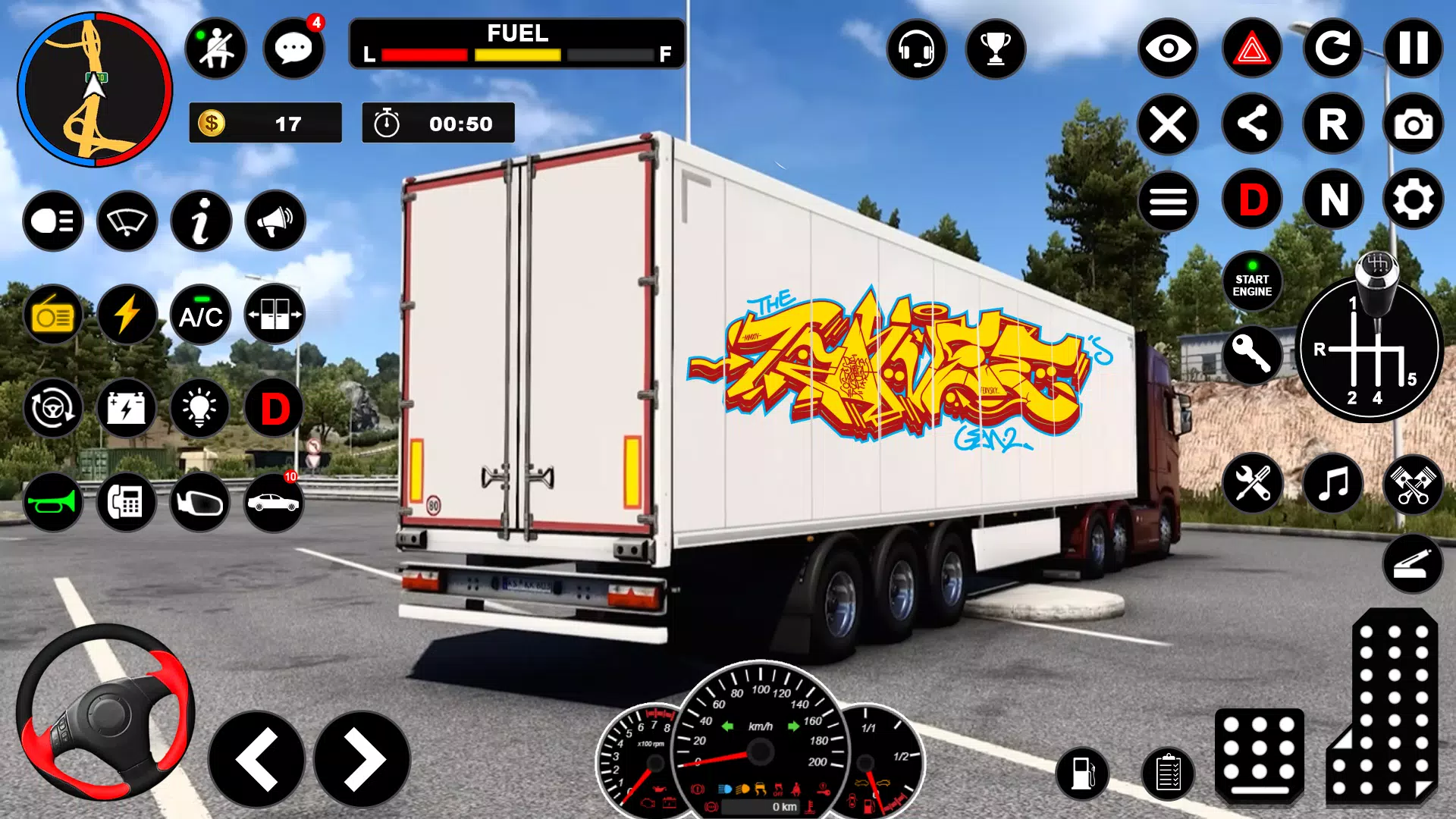The height and width of the screenshot is (819, 1456).
Task: Expand the hamburger menu
Action: 1168,200
